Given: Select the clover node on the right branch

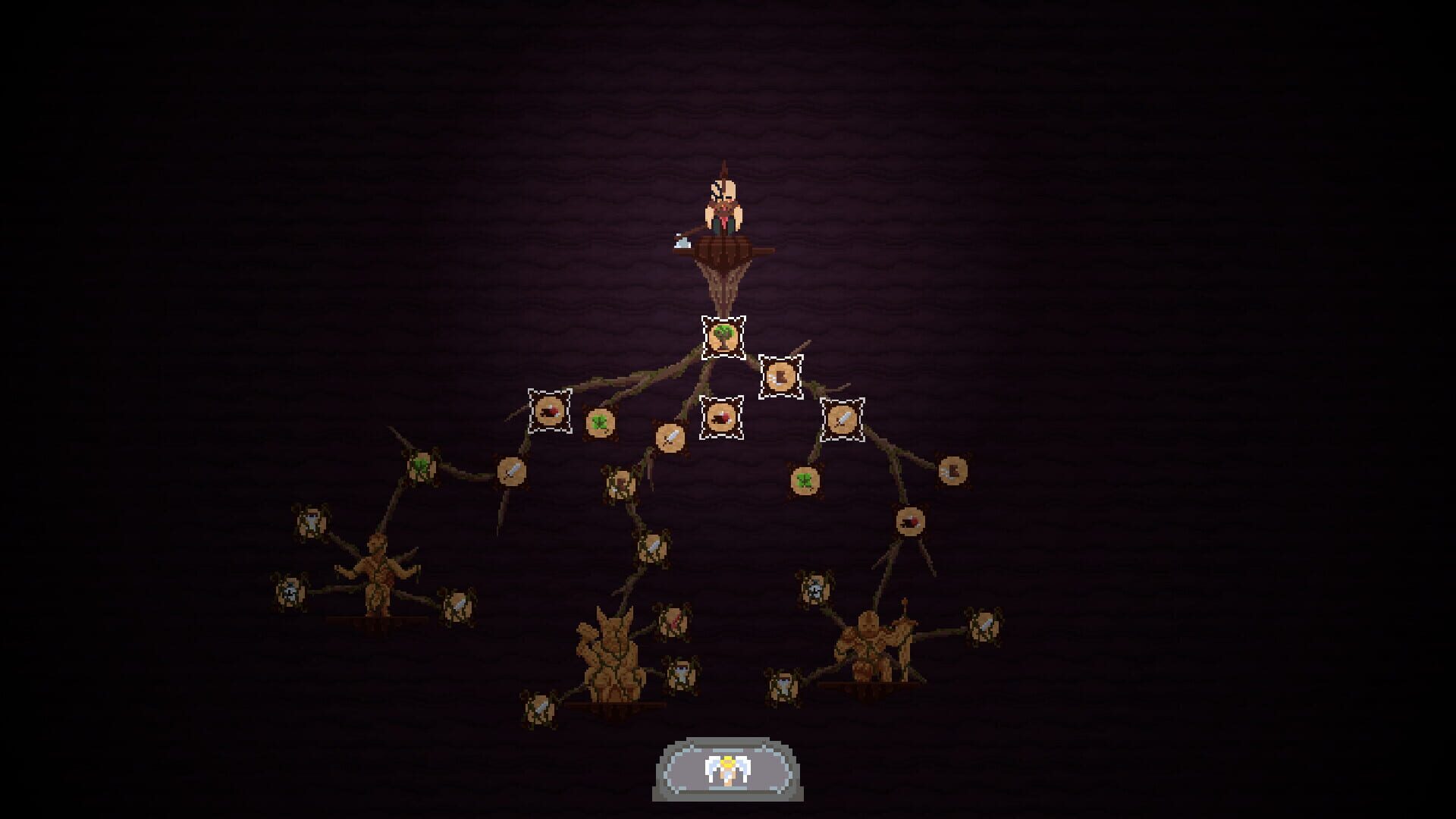Looking at the screenshot, I should tap(805, 479).
